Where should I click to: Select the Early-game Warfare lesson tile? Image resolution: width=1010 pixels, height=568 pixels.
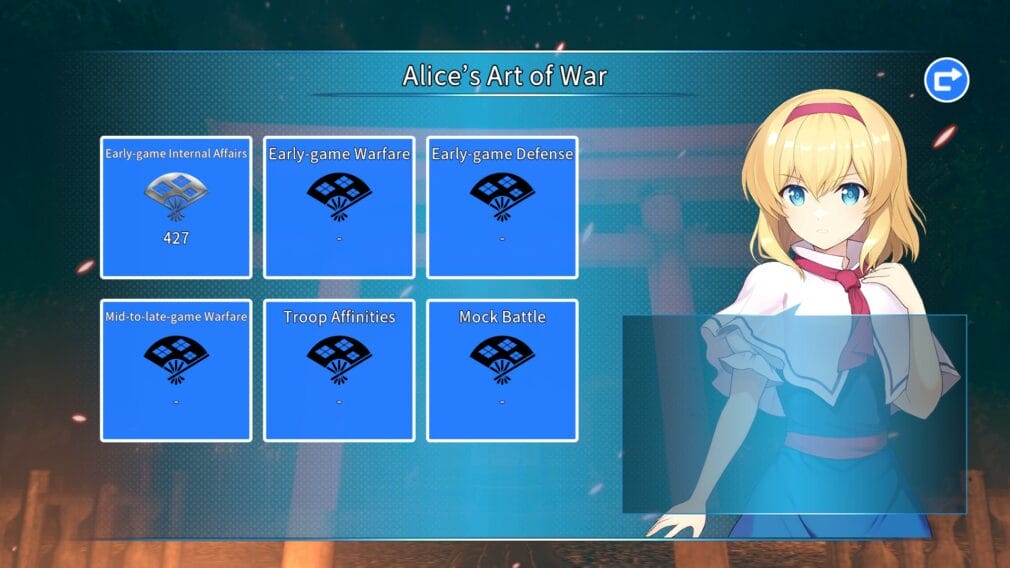[x=339, y=207]
